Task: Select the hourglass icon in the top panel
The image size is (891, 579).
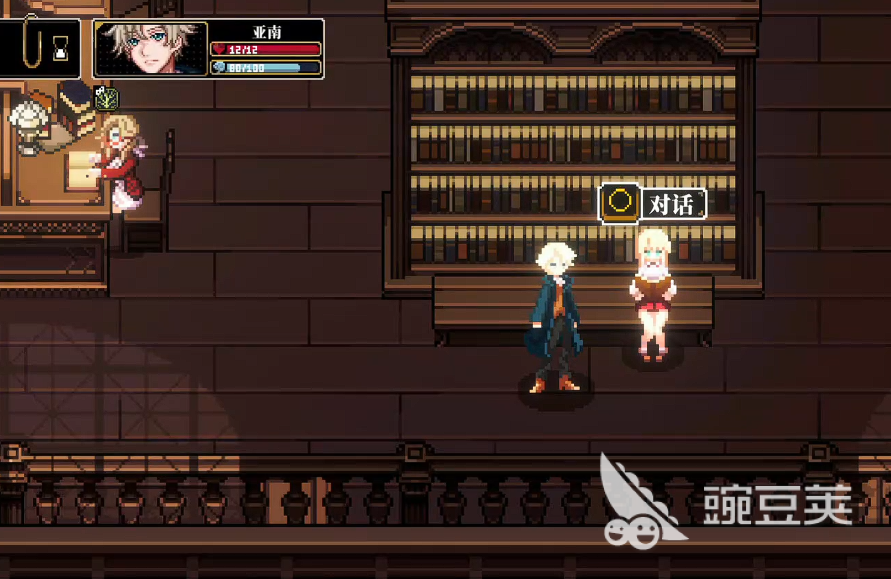Action: (62, 47)
